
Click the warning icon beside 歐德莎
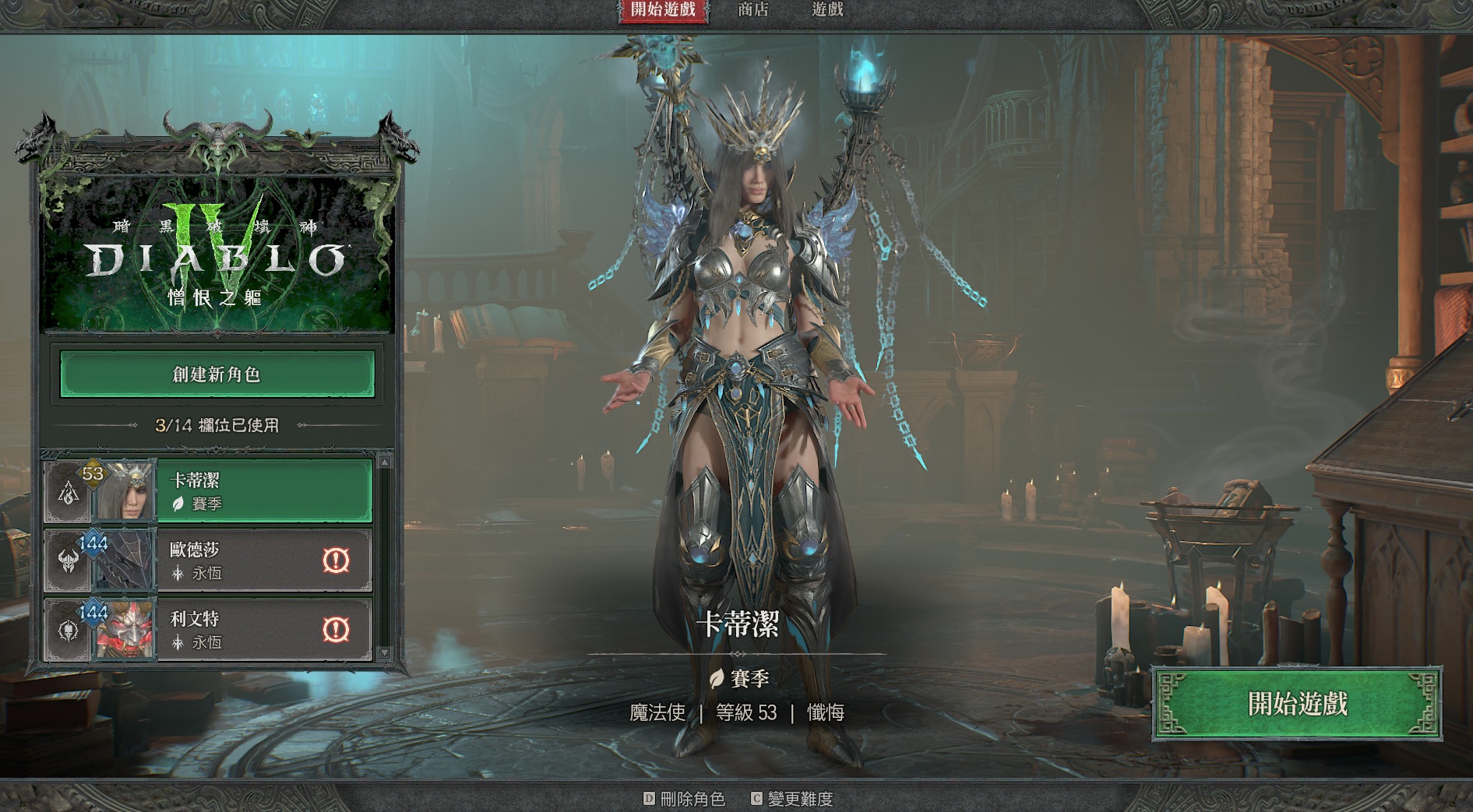(x=336, y=560)
